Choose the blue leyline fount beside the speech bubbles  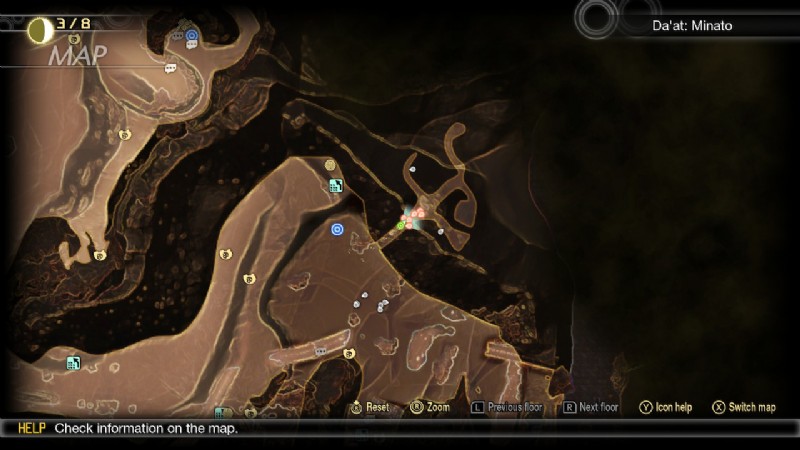pyautogui.click(x=192, y=35)
